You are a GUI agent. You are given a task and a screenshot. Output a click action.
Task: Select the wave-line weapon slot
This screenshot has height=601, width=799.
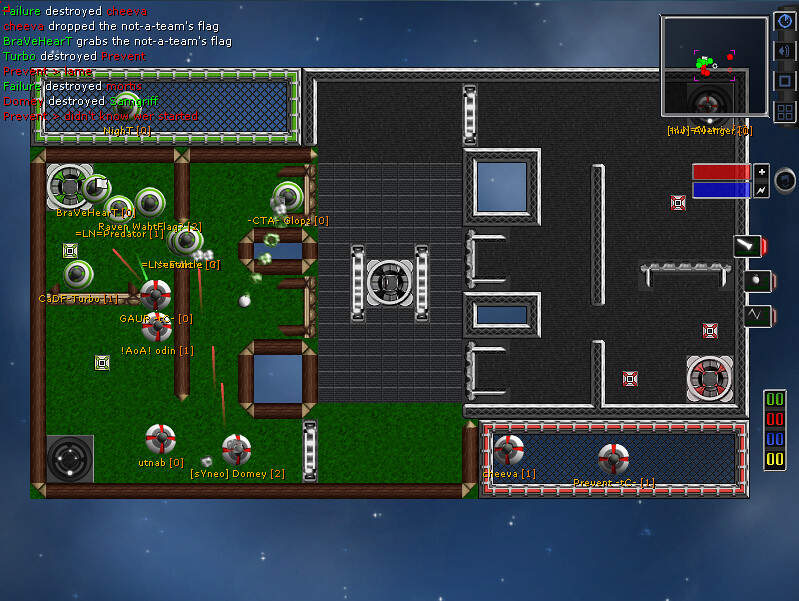[755, 316]
